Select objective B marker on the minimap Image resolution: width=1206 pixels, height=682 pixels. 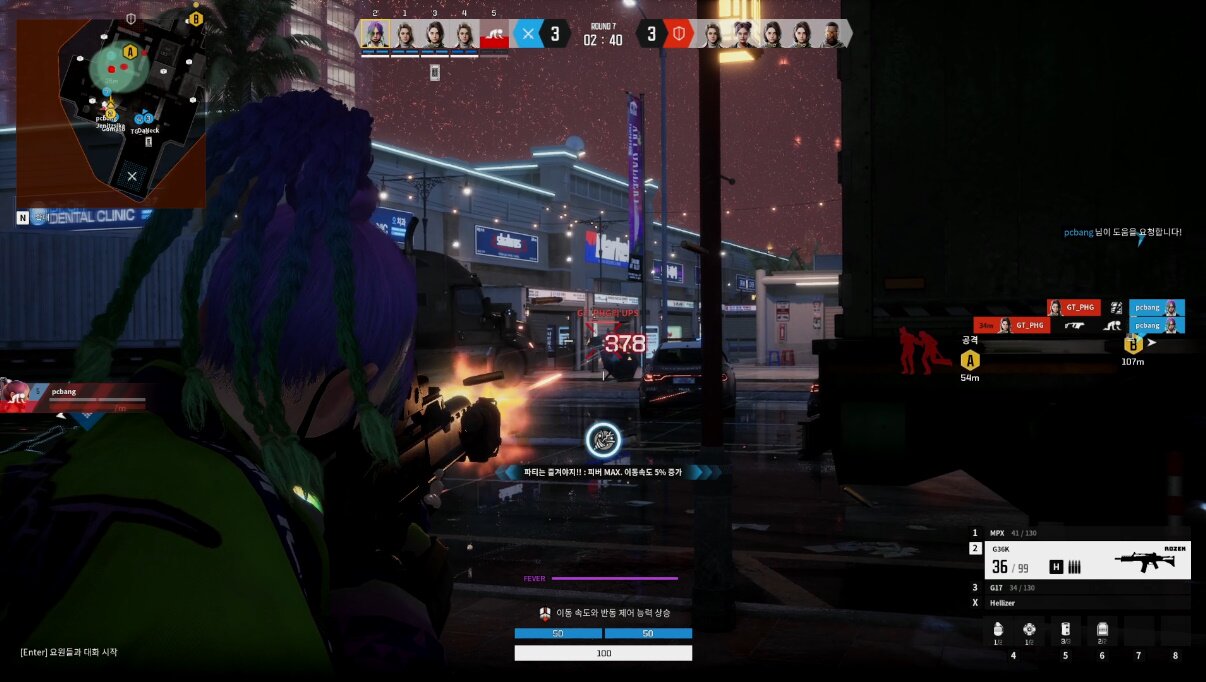(x=196, y=17)
